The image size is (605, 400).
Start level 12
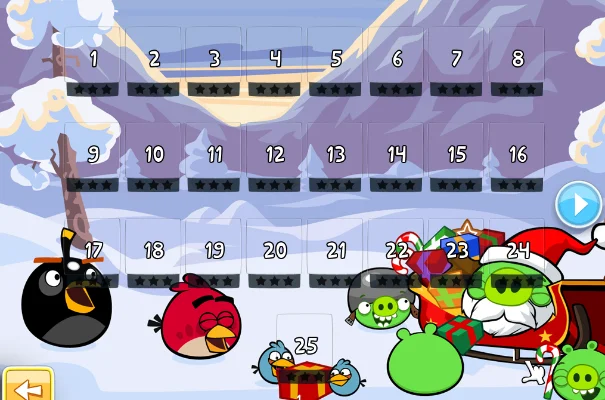[275, 159]
